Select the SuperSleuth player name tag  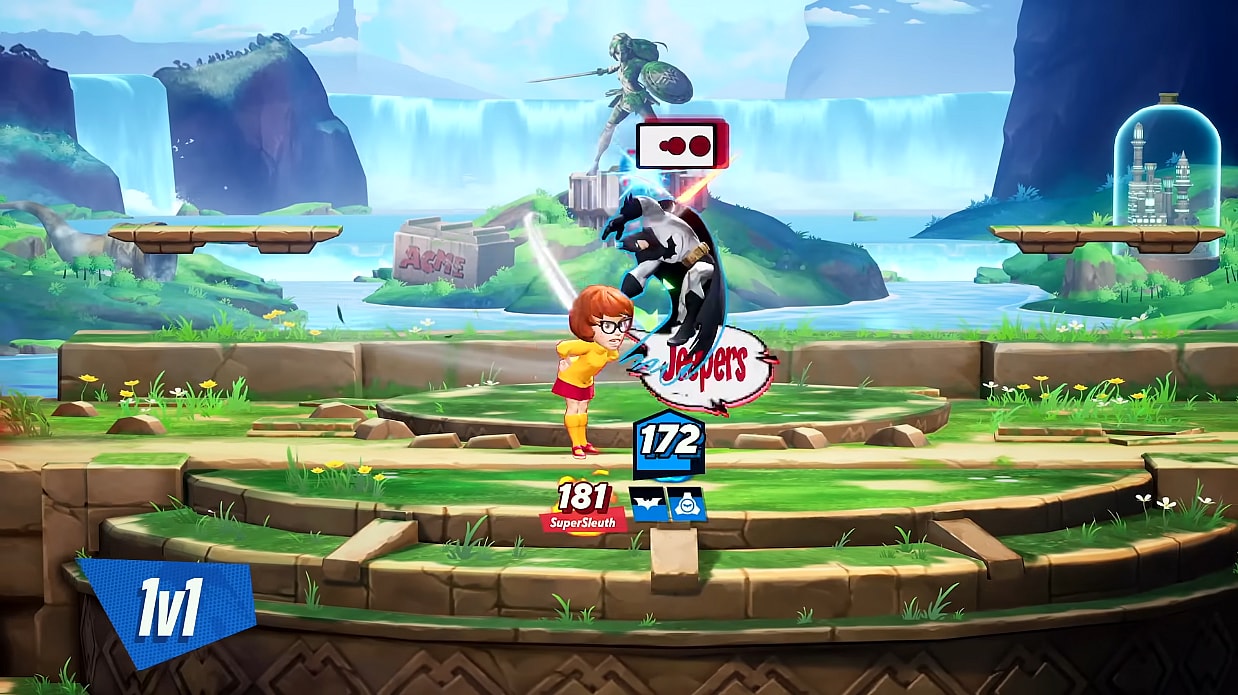click(x=583, y=520)
